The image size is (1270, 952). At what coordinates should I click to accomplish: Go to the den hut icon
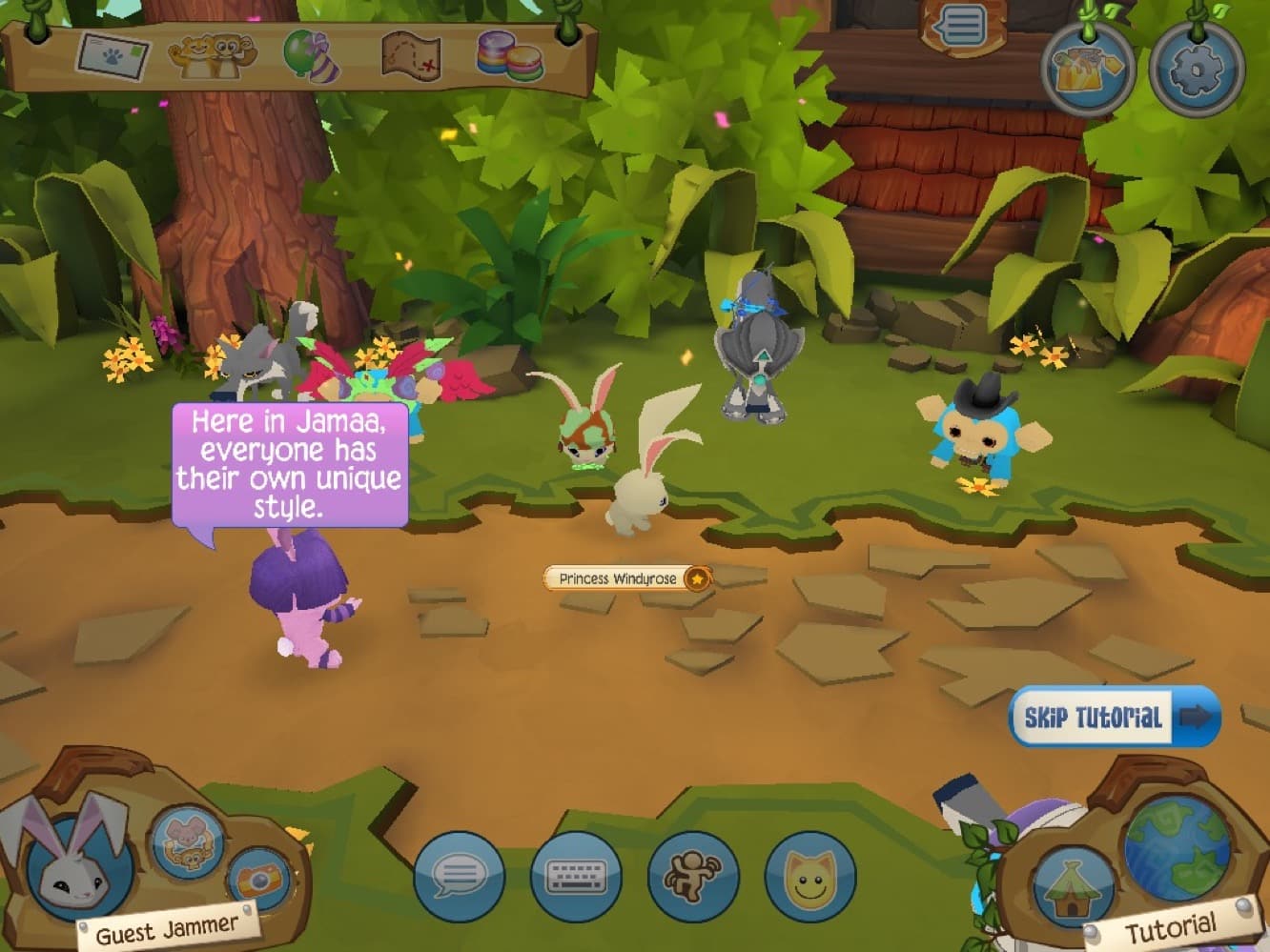point(1073,883)
